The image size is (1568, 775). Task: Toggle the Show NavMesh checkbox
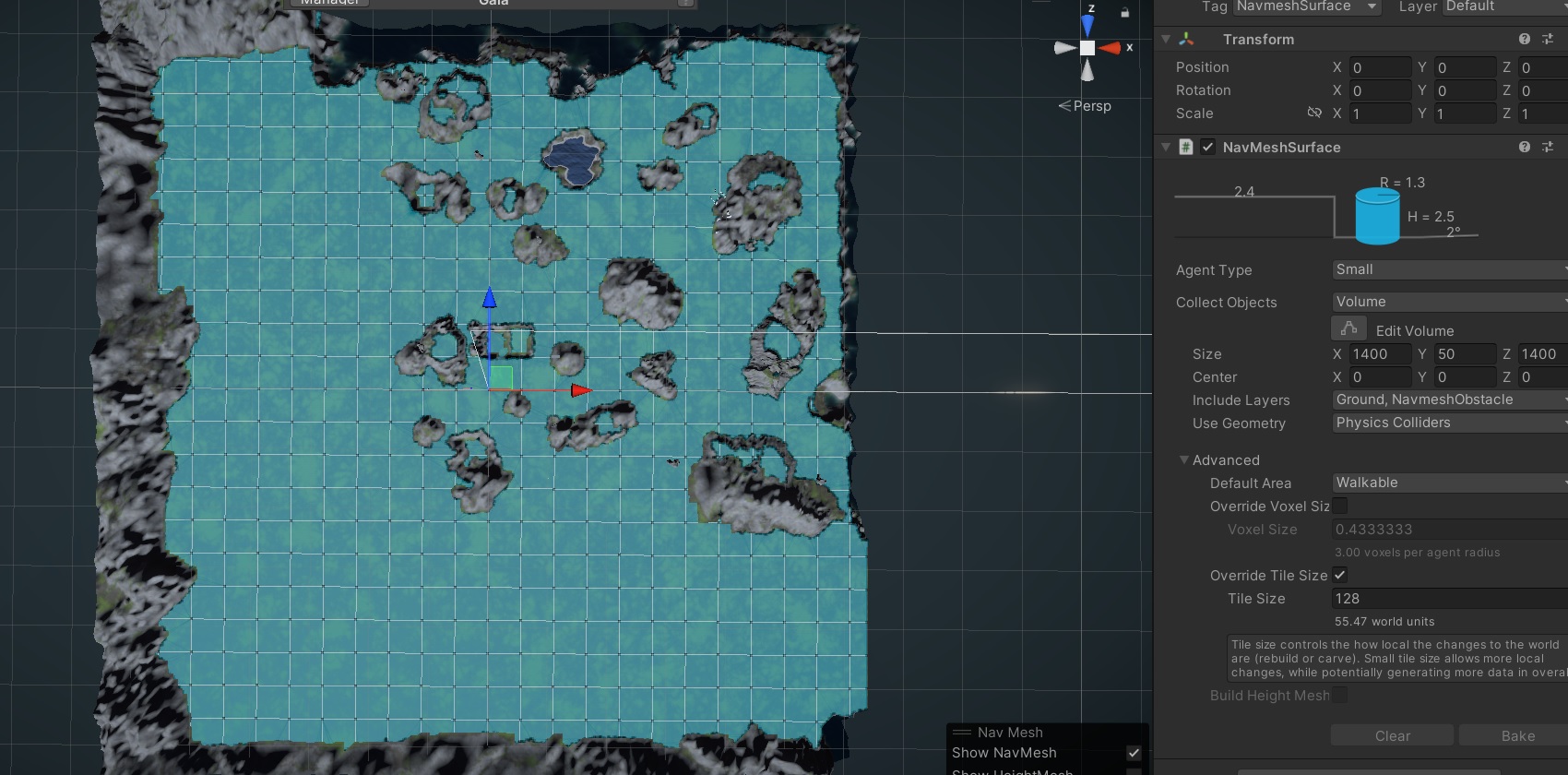tap(1134, 753)
